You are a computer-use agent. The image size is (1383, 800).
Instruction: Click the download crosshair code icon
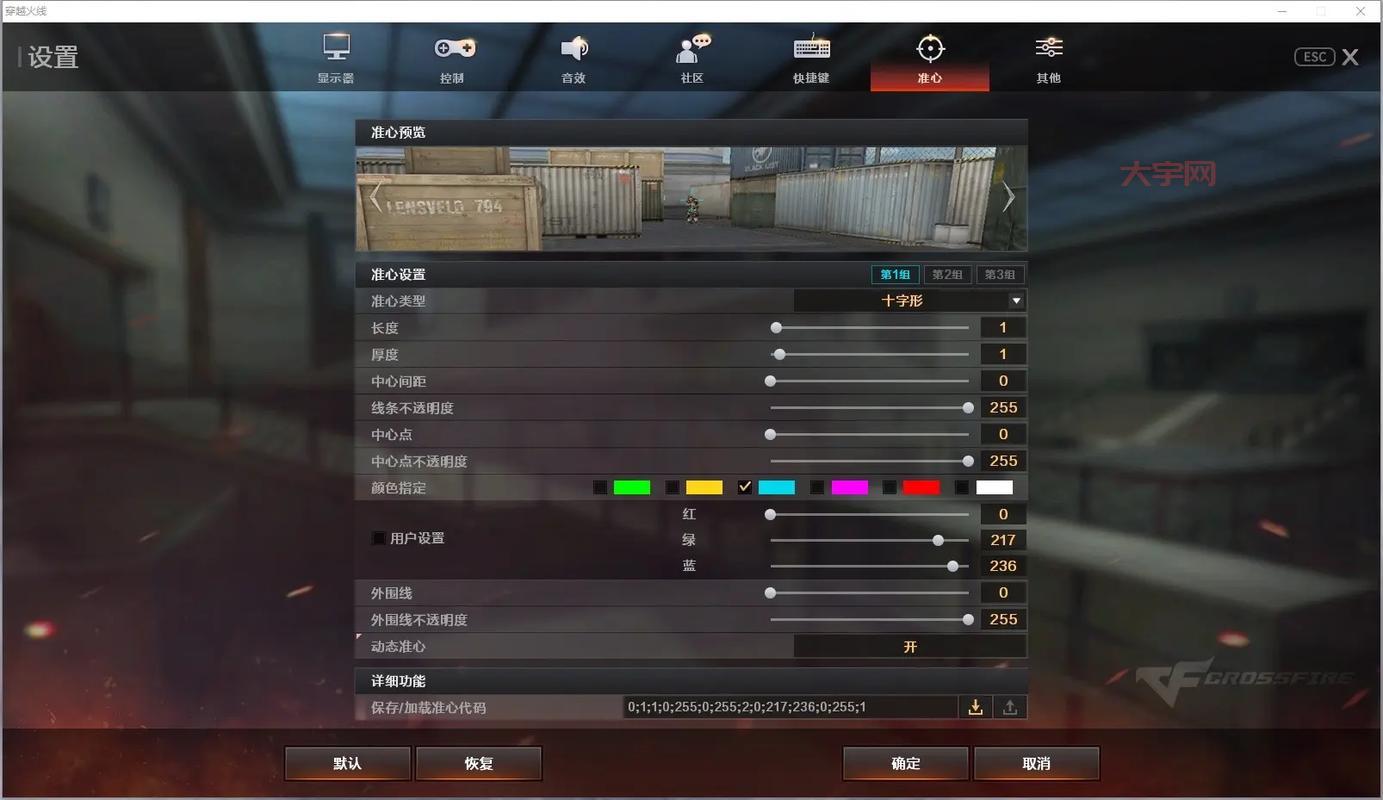pos(975,706)
